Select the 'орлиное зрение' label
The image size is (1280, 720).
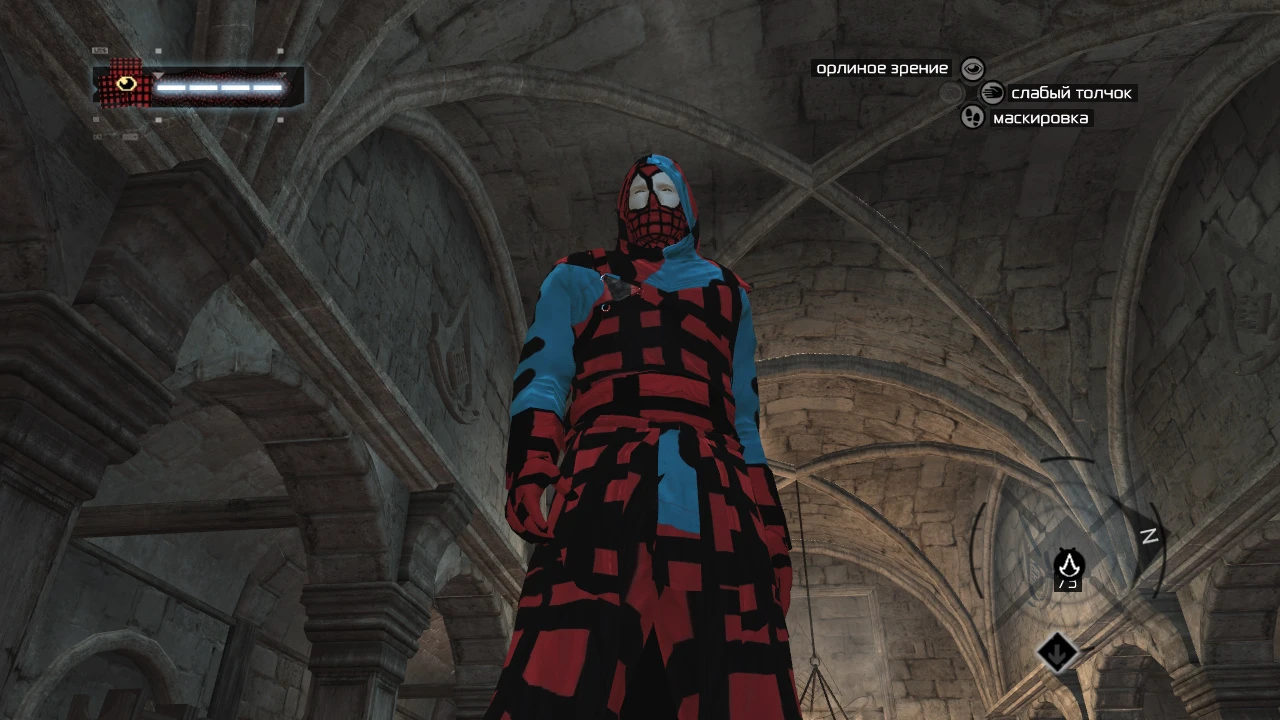tap(878, 68)
